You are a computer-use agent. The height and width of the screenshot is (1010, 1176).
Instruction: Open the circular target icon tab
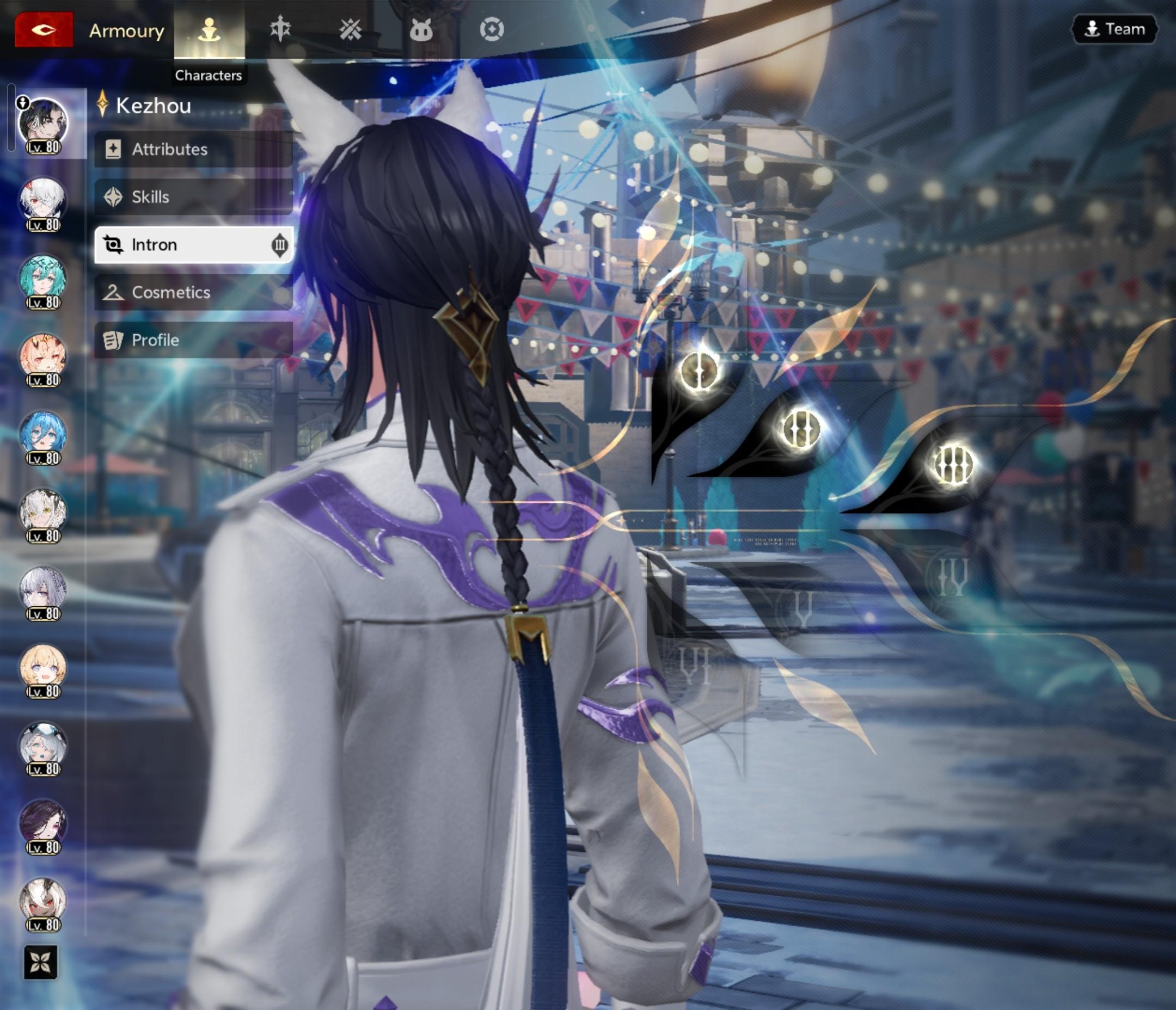(x=492, y=29)
